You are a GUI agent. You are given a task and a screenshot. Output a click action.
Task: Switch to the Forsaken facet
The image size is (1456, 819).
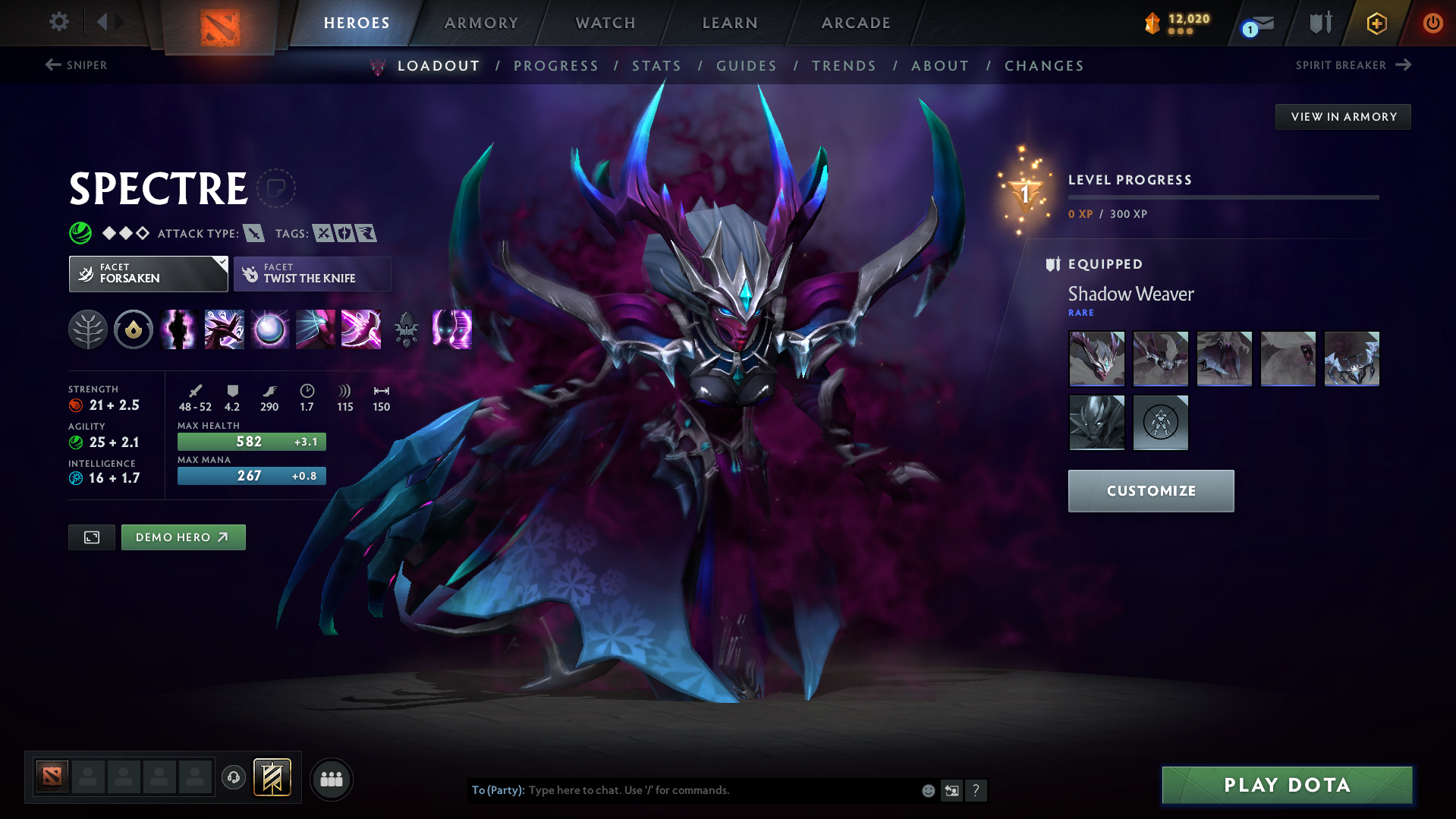coord(148,273)
